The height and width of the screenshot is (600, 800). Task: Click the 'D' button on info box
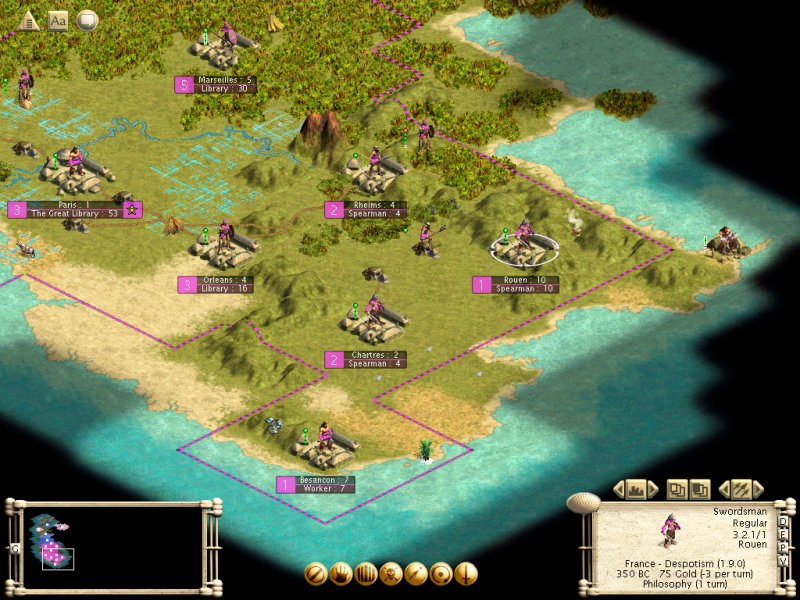click(782, 521)
